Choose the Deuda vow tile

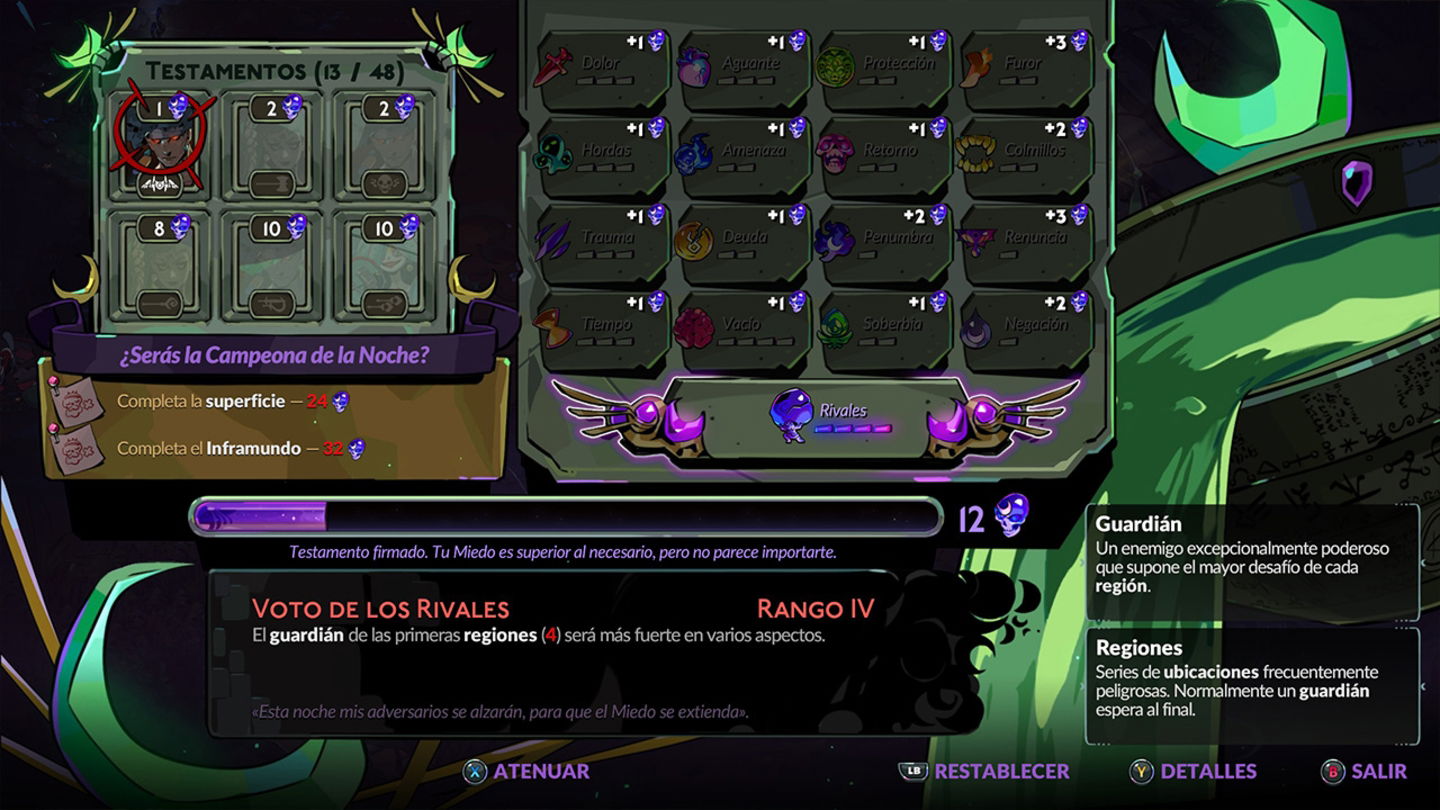[x=742, y=244]
